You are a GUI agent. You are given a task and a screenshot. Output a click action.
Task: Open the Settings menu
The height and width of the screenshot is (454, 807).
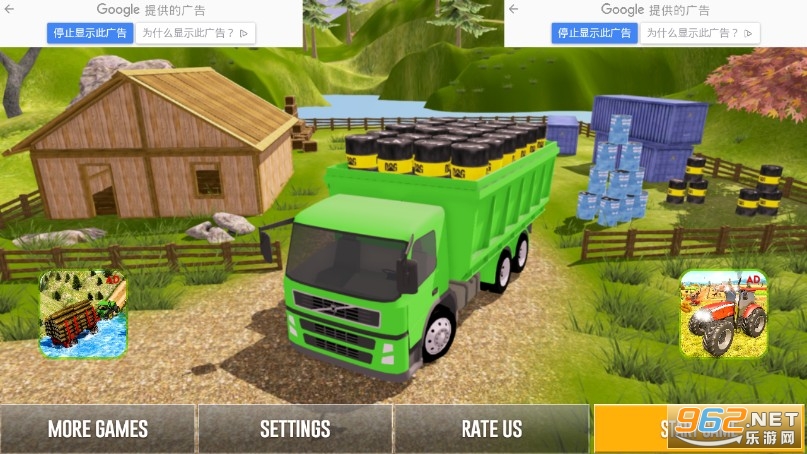[295, 429]
